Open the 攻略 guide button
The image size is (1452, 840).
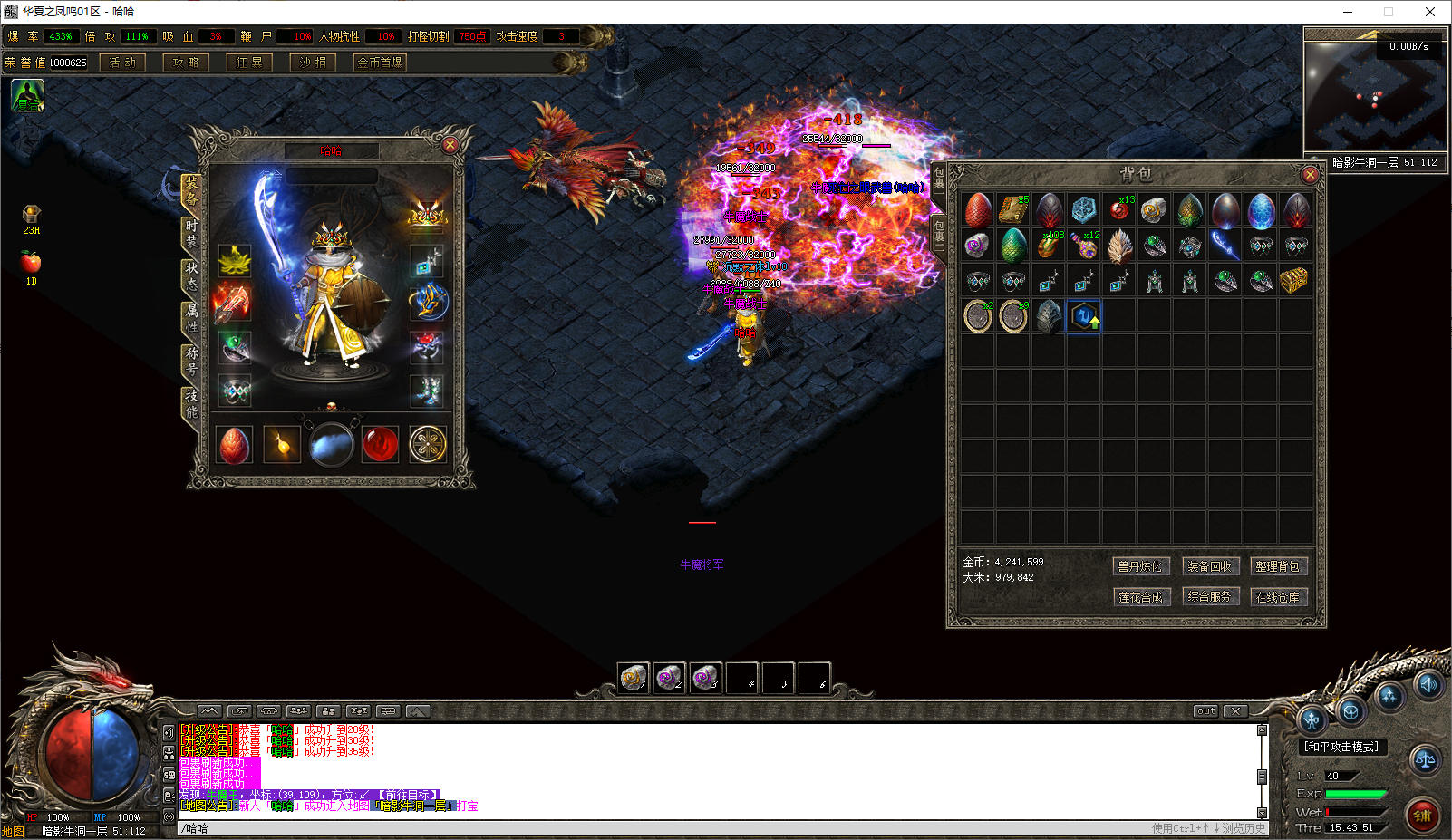coord(186,63)
